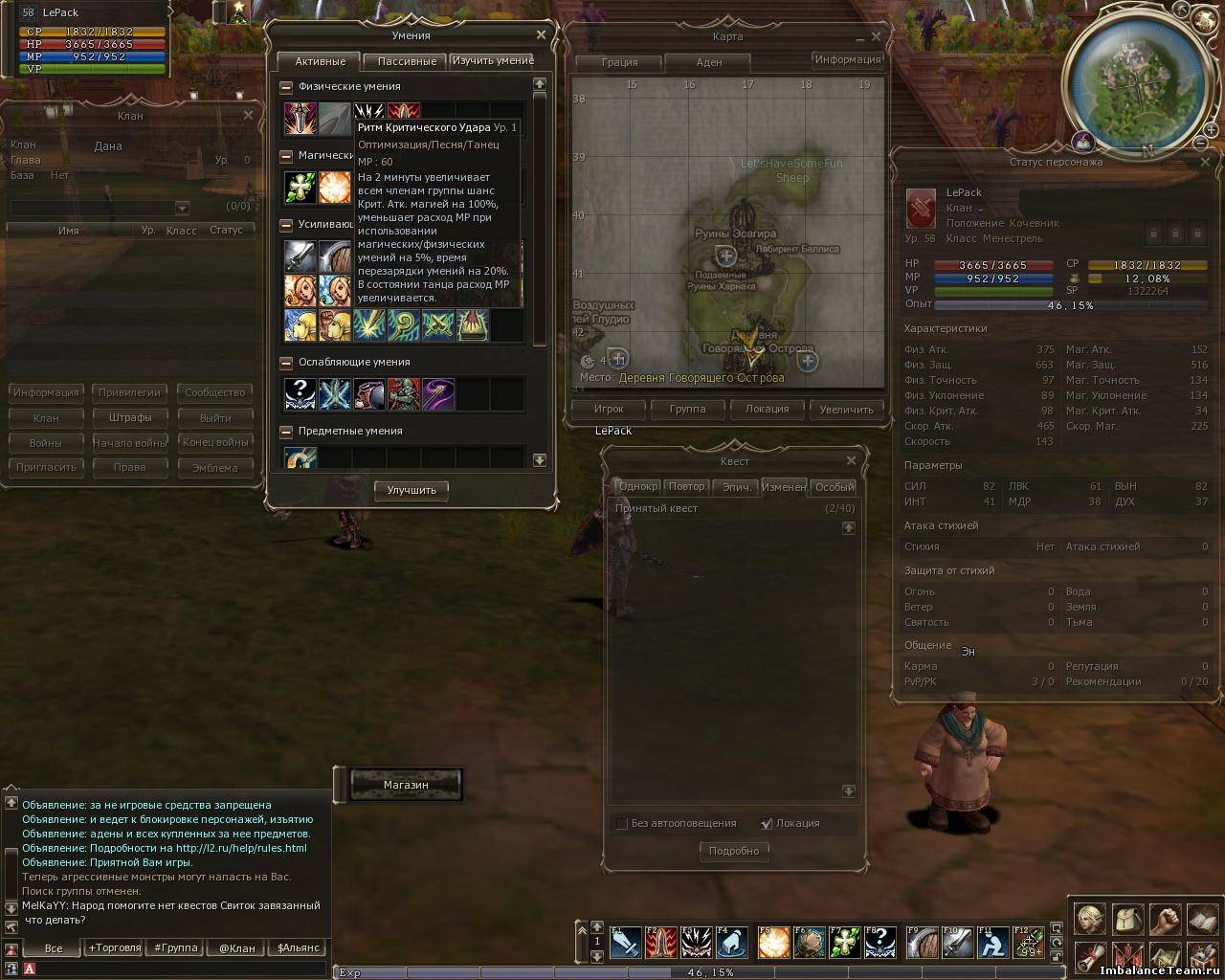Close the Квест window

pyautogui.click(x=851, y=460)
